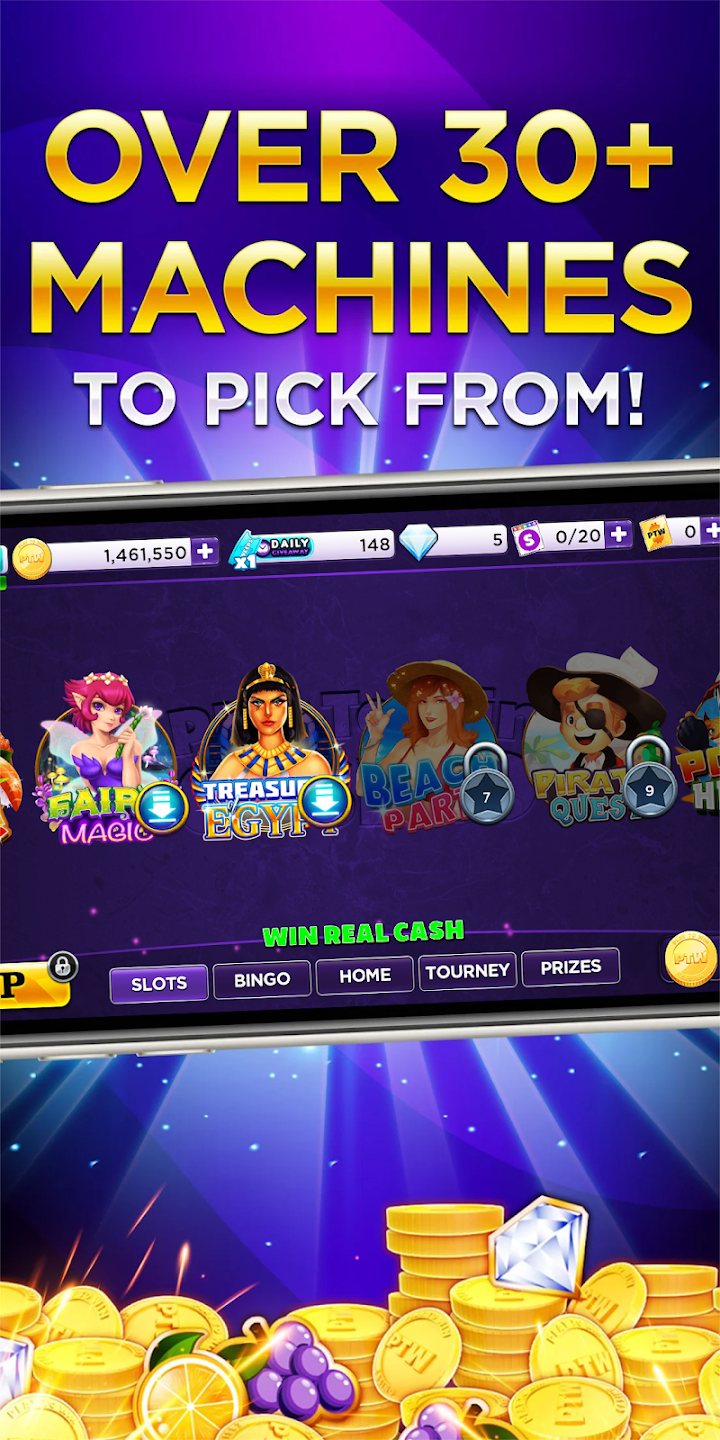Click the locked Beach Party machine
This screenshot has height=1440, width=720.
[430, 745]
